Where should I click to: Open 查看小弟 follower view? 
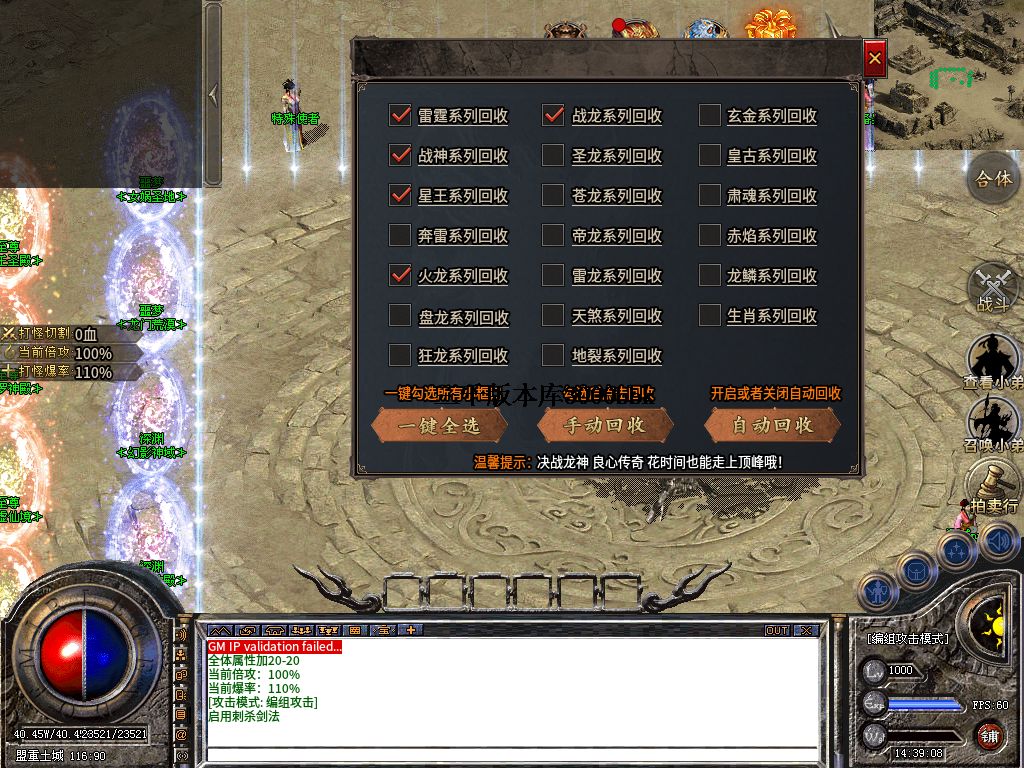993,362
